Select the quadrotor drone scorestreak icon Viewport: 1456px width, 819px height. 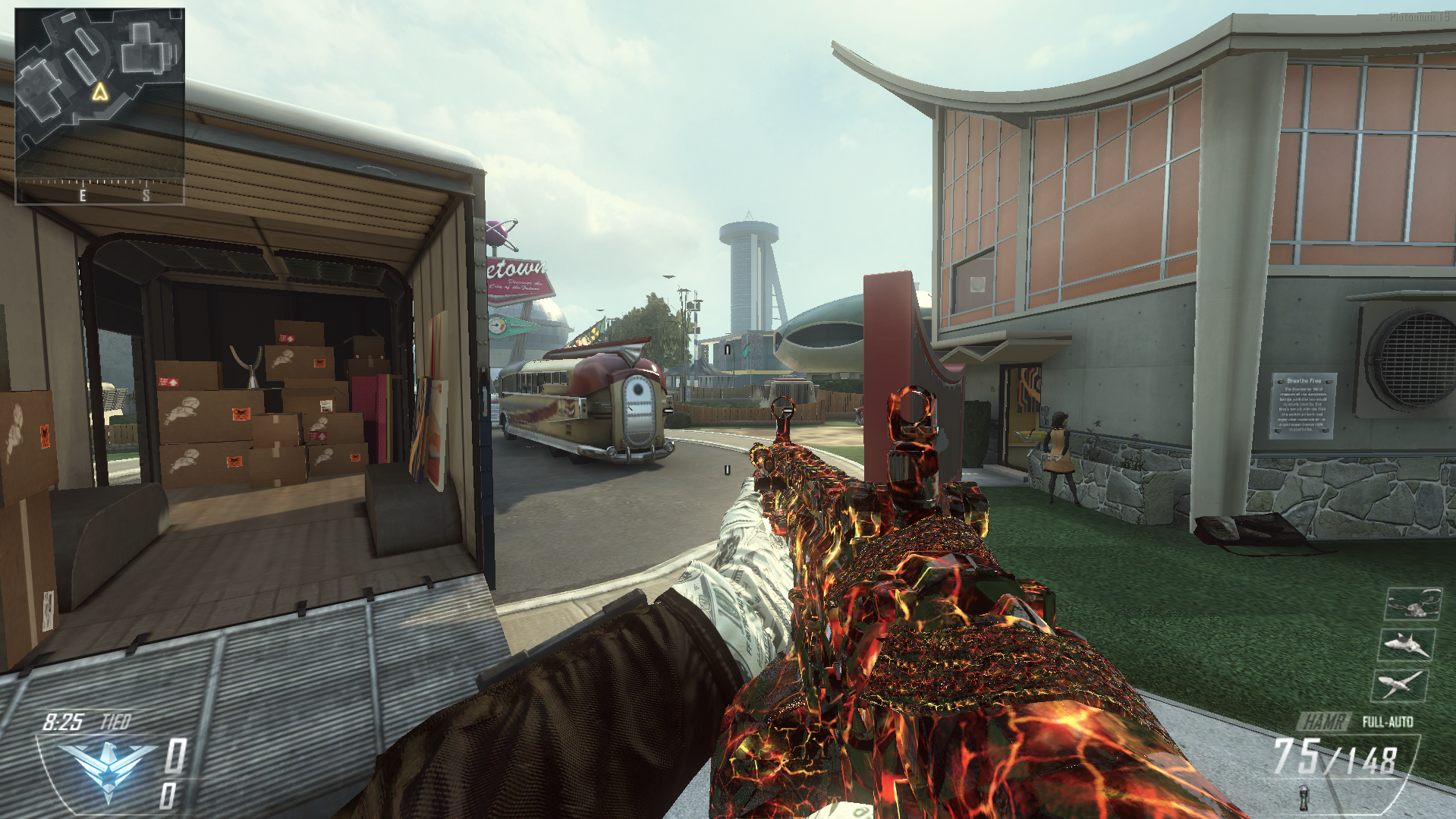coord(1413,604)
